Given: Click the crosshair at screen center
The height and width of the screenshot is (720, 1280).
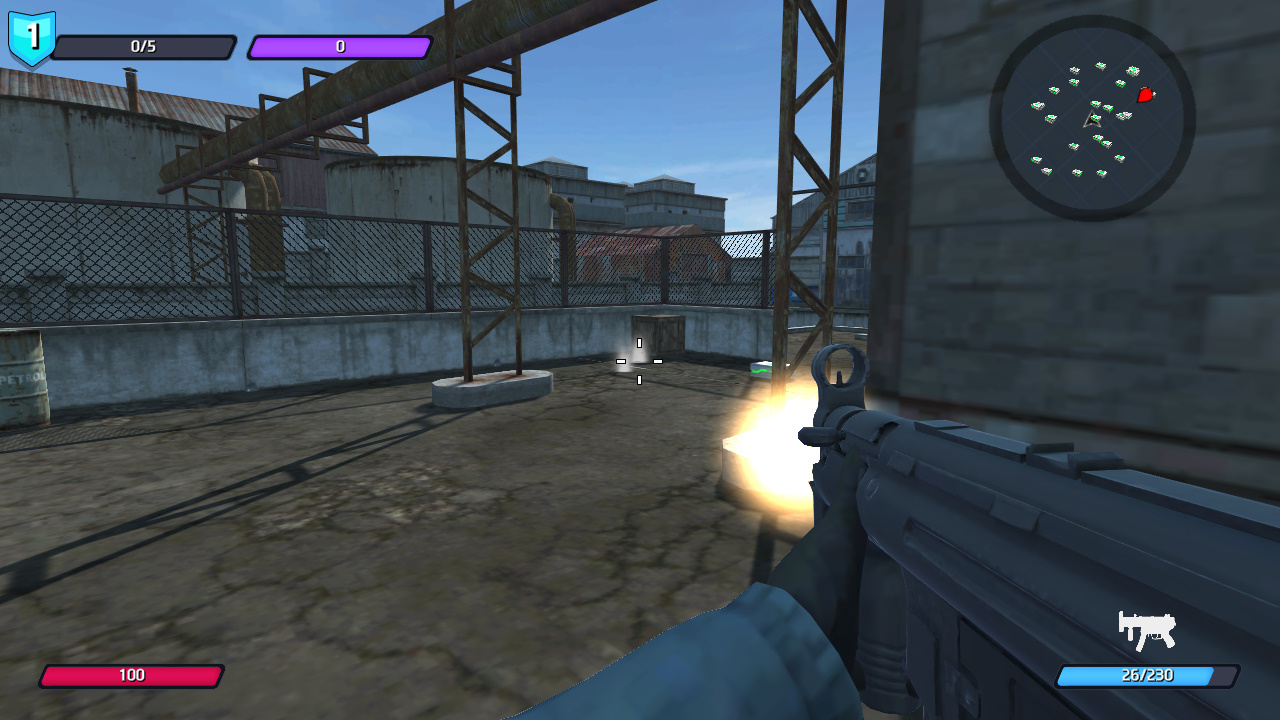Looking at the screenshot, I should click(637, 363).
